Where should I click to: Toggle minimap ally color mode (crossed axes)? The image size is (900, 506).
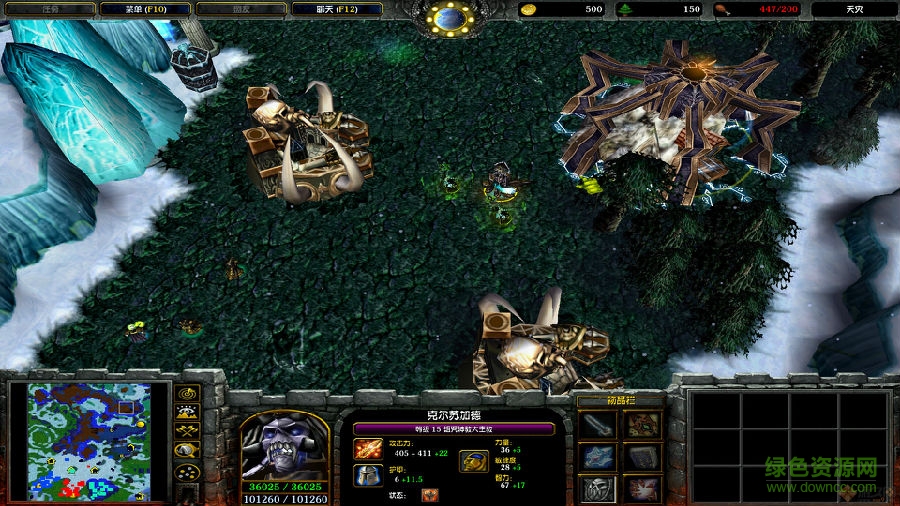187,431
